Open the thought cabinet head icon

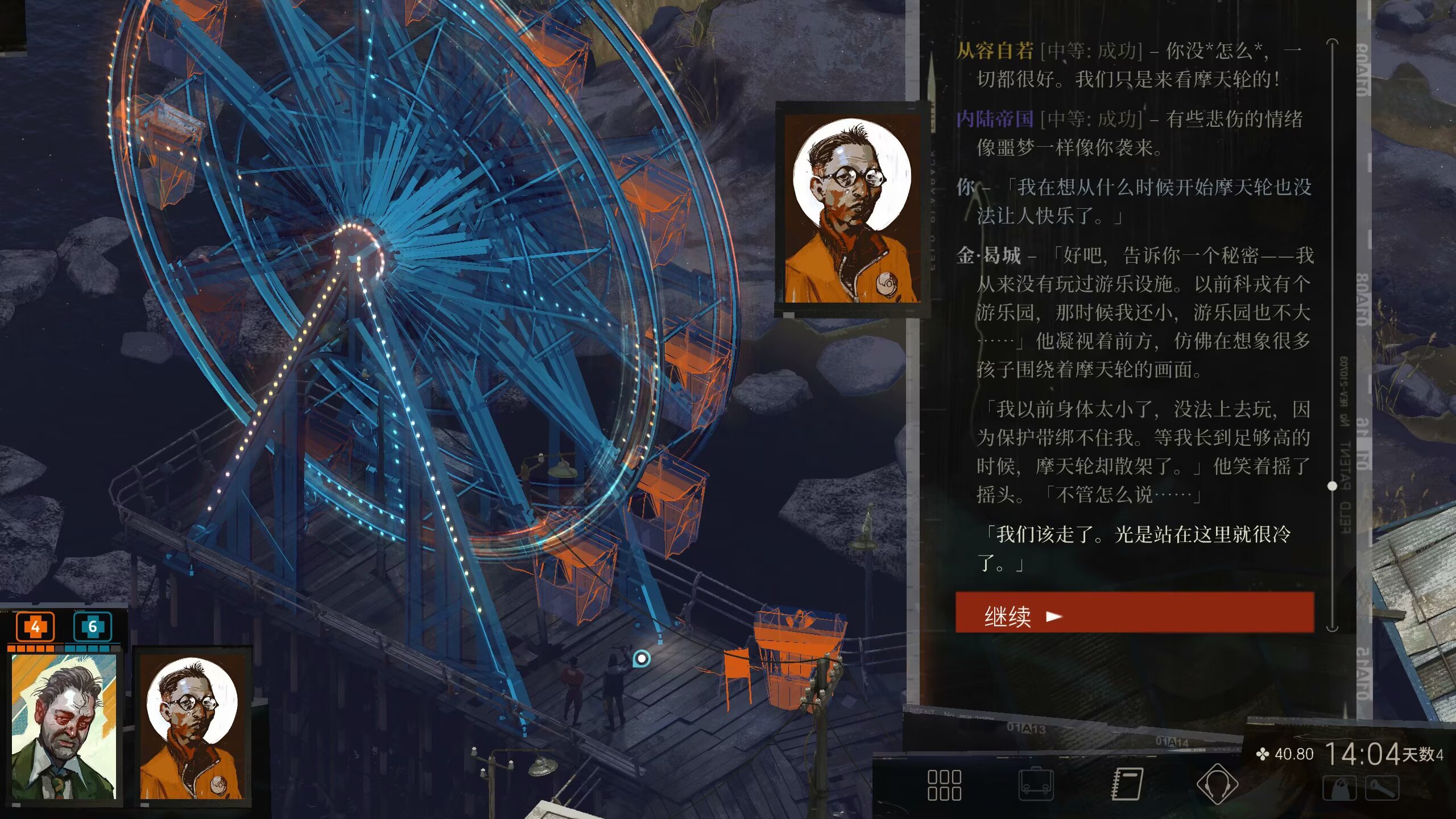pyautogui.click(x=1217, y=785)
